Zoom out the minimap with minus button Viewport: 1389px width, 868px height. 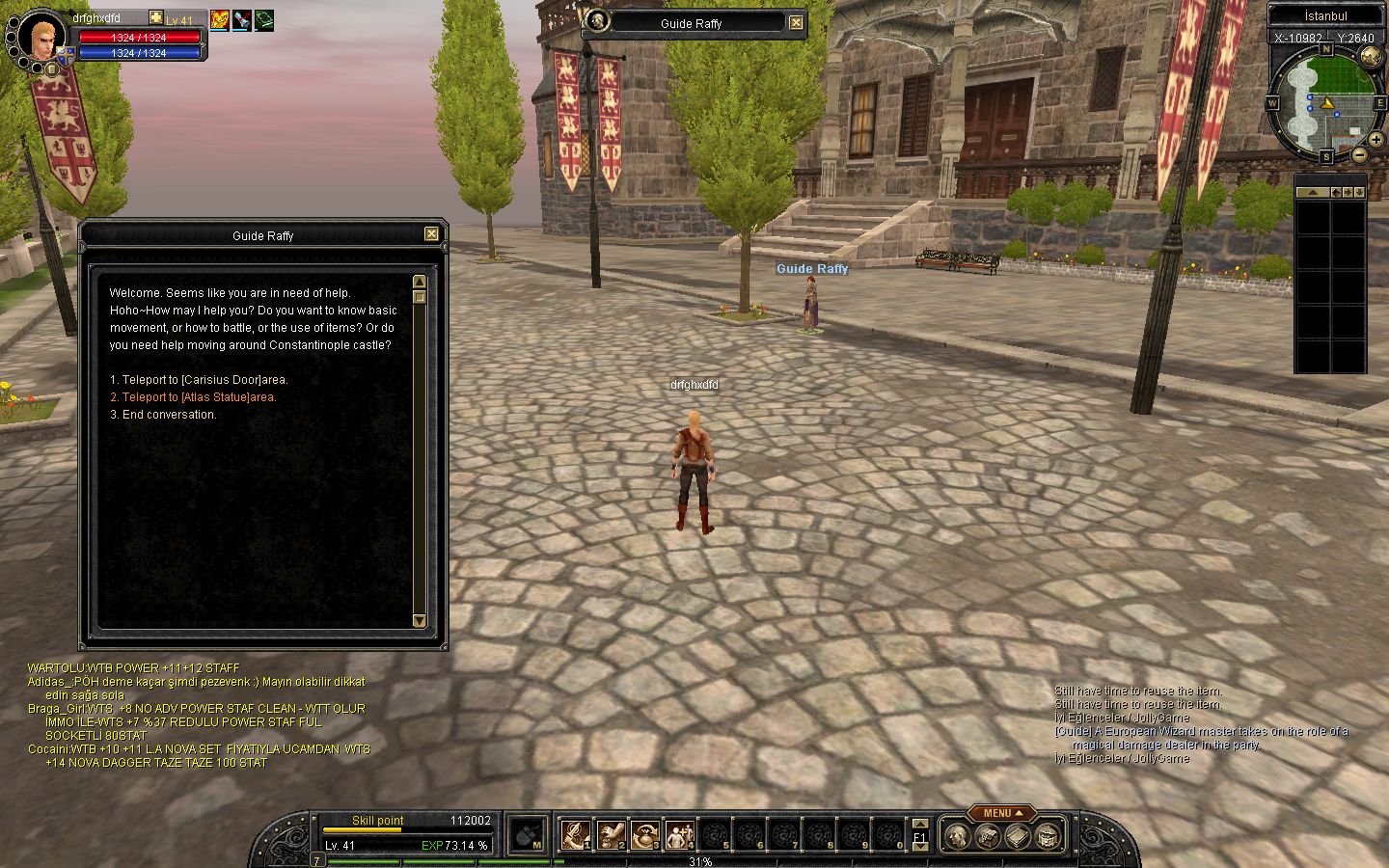pos(1358,154)
